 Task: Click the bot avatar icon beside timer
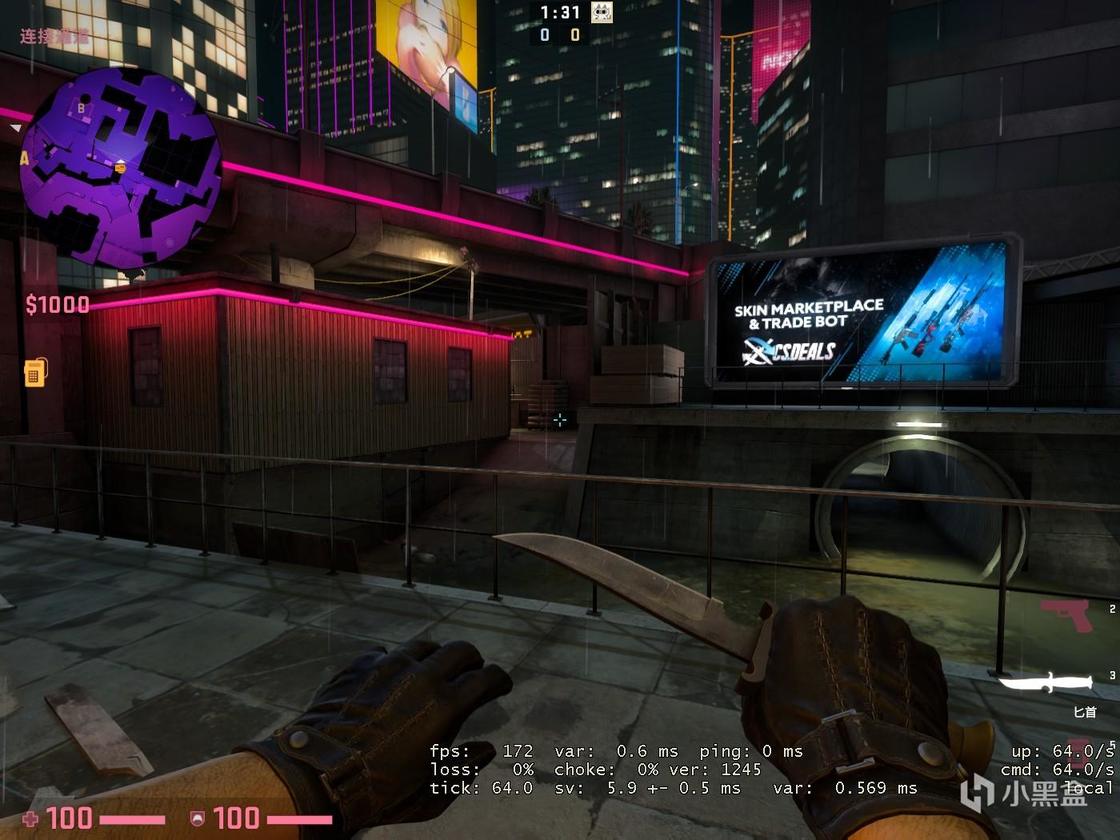(601, 13)
